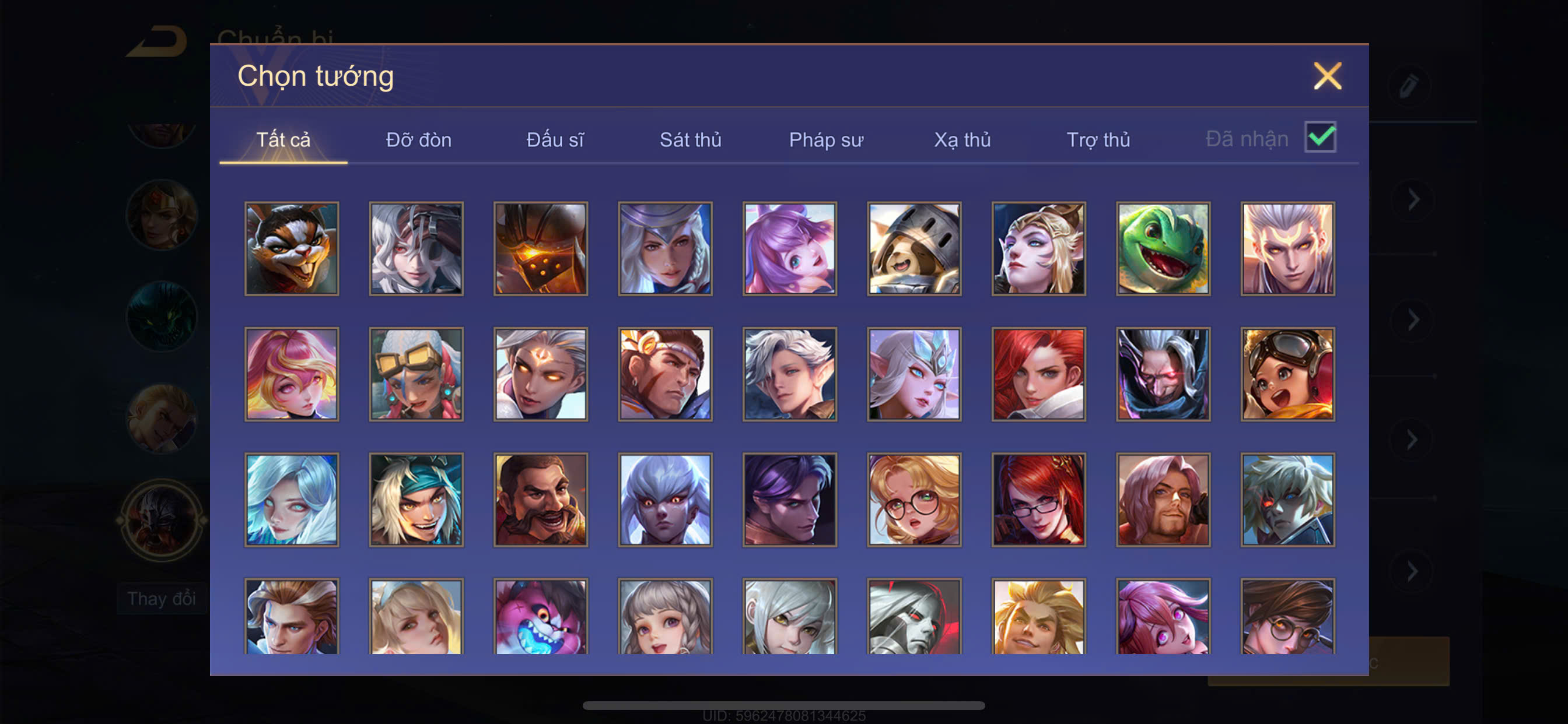The width and height of the screenshot is (1568, 724).
Task: Open the Đỡ đòn hero category
Action: tap(419, 140)
